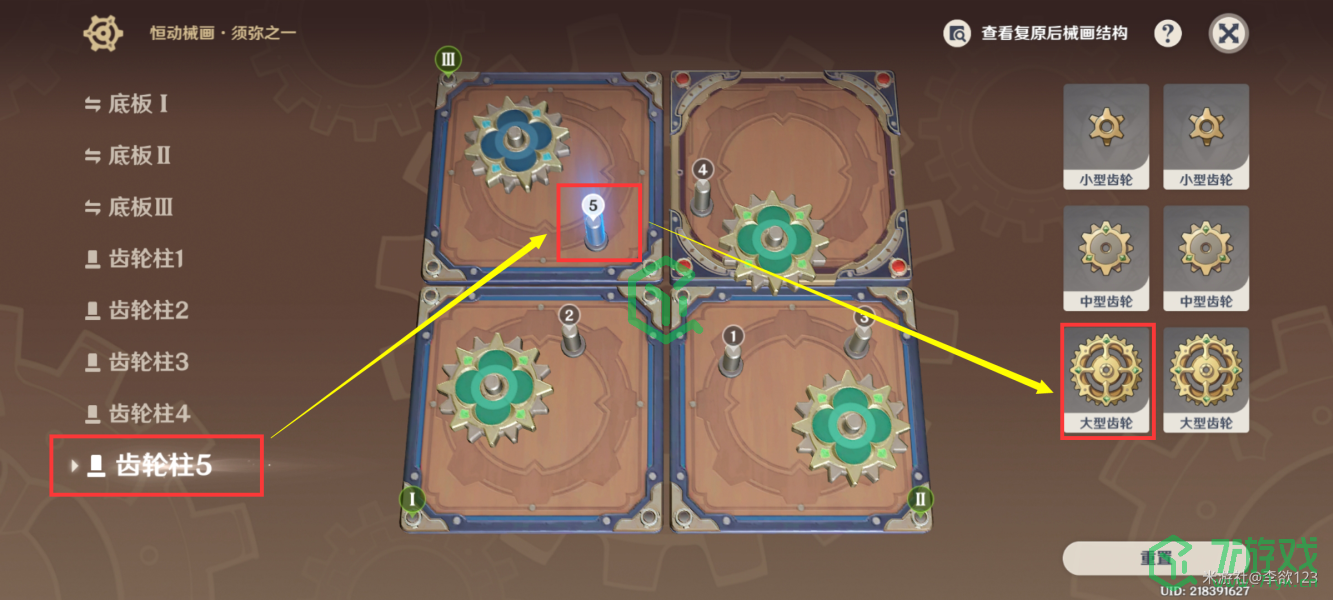The image size is (1333, 600).
Task: Select gear shaft number 2 on the board
Action: (570, 333)
